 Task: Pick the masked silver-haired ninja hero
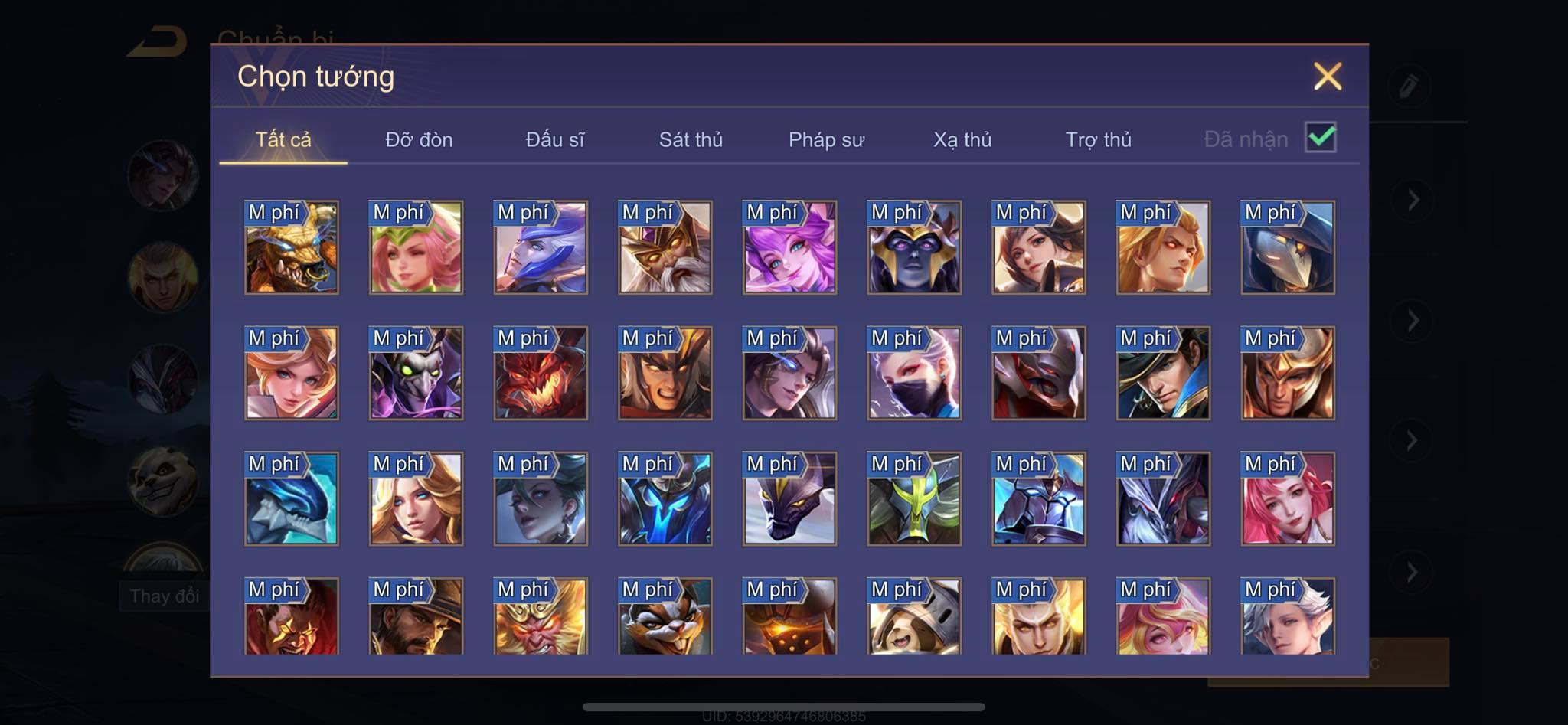click(914, 373)
